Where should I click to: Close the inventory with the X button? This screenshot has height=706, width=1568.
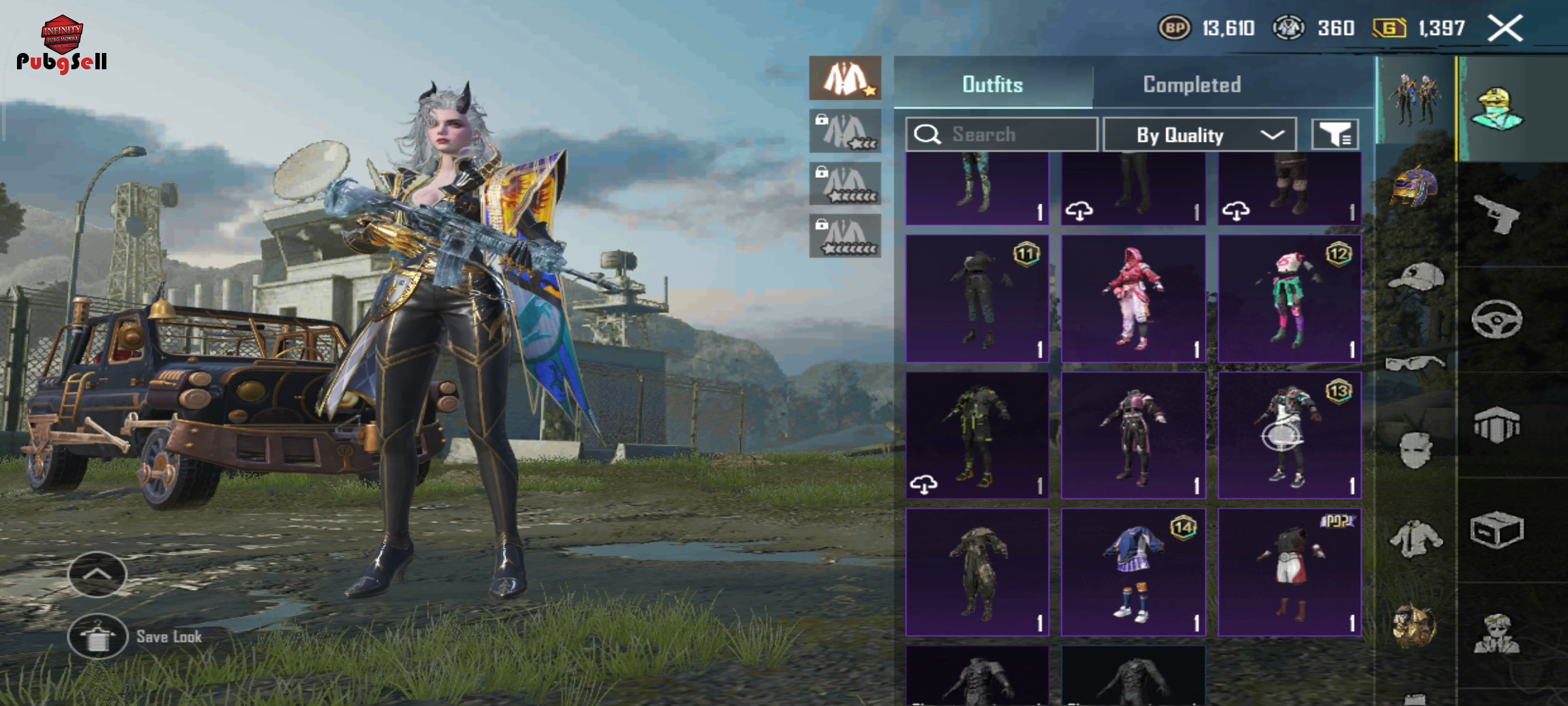coord(1505,29)
